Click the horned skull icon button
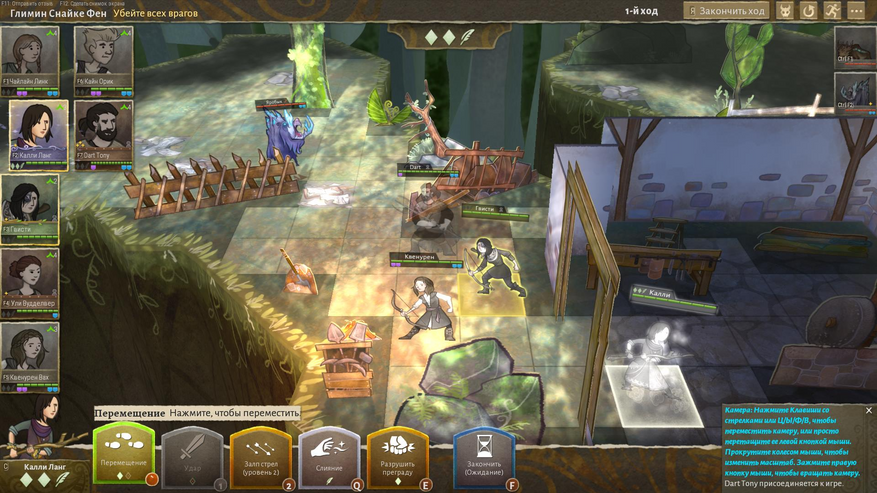This screenshot has width=877, height=493. [x=786, y=11]
